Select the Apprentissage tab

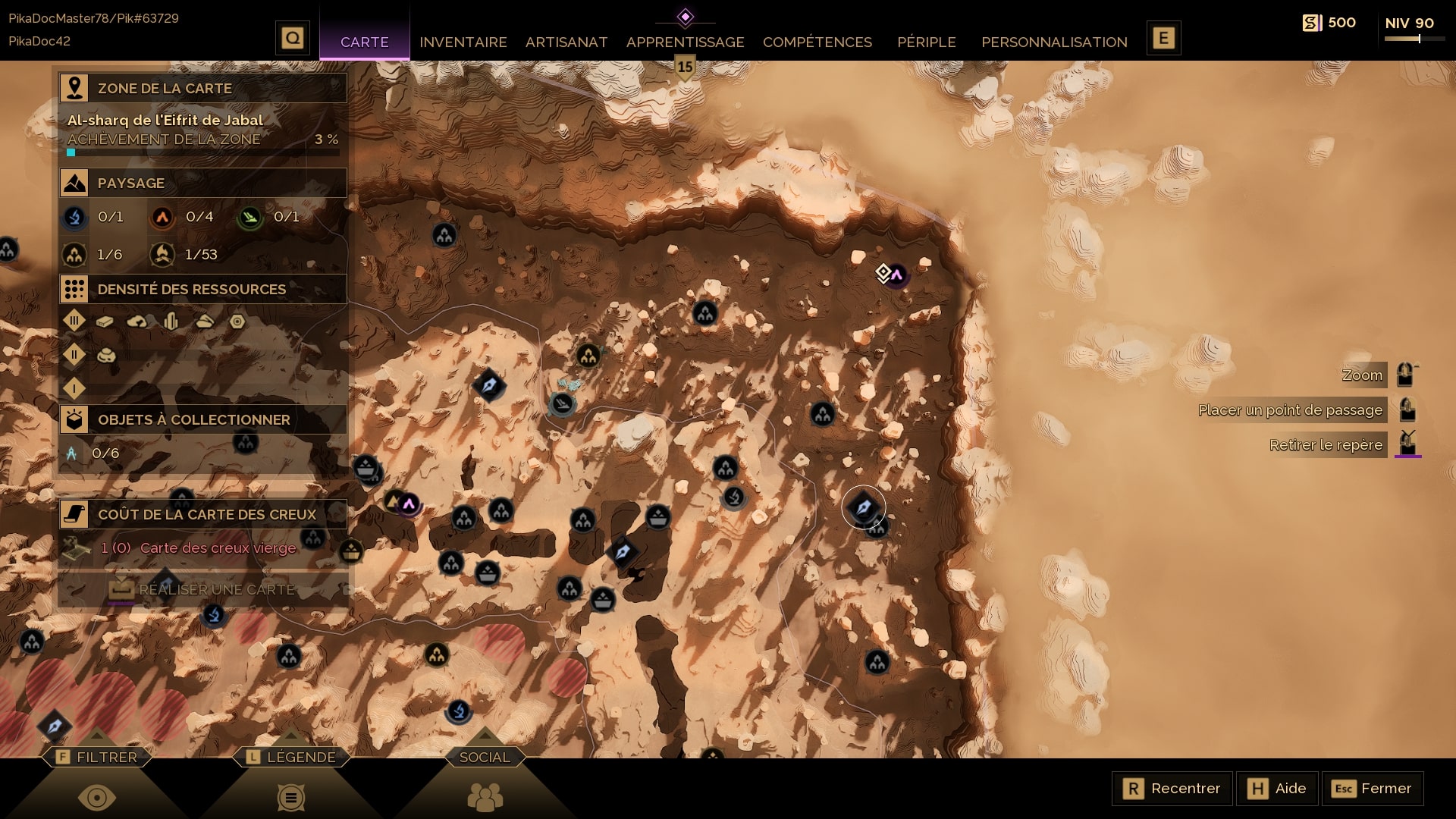(x=685, y=42)
